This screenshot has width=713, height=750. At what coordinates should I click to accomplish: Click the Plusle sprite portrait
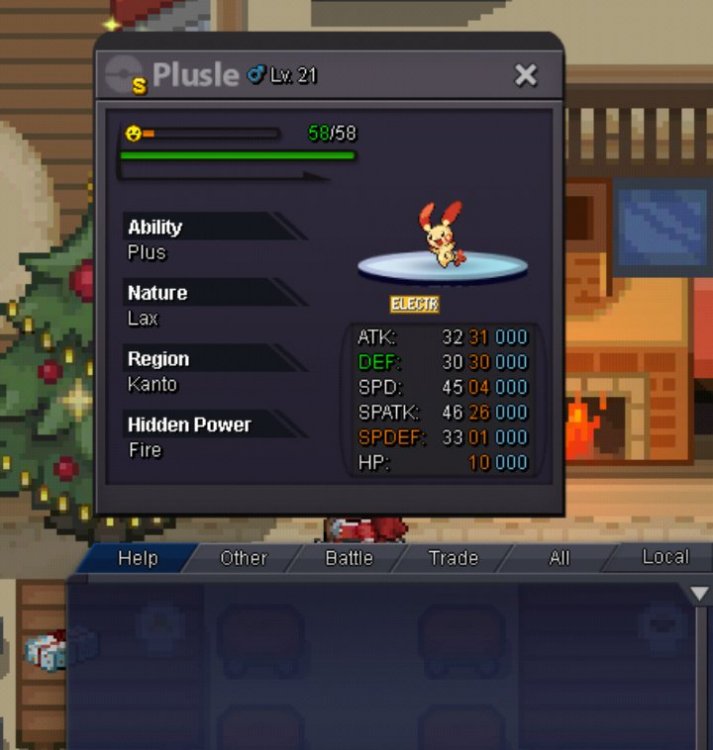click(441, 236)
